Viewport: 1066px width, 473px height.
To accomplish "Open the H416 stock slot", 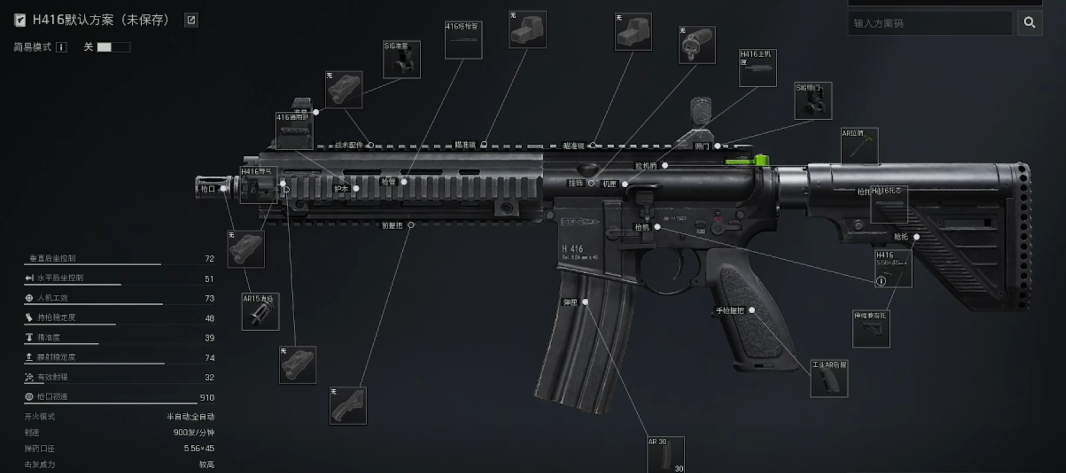I will point(889,205).
